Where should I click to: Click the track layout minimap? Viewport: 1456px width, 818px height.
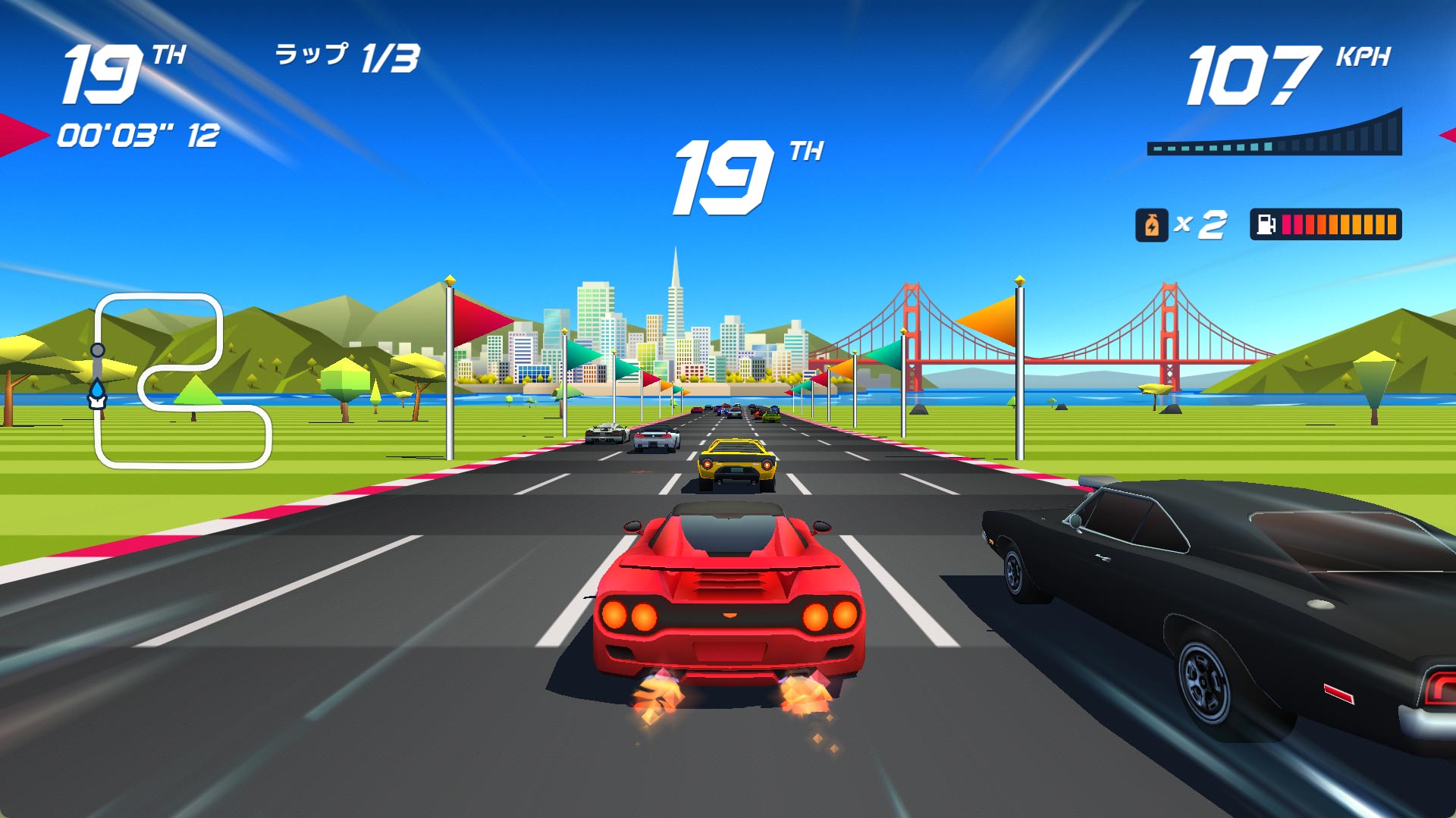tap(182, 381)
